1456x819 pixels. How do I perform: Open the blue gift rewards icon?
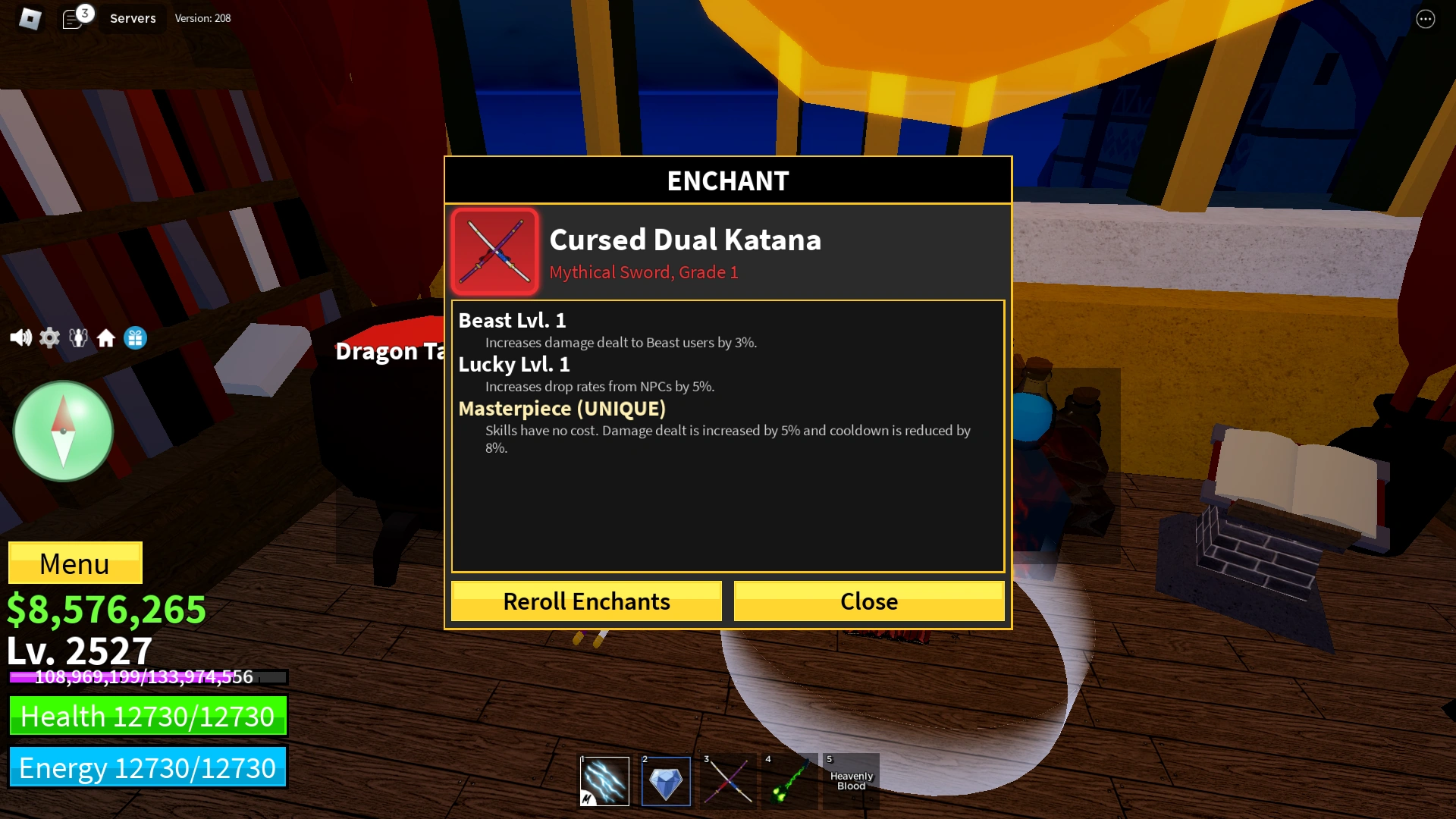(134, 338)
